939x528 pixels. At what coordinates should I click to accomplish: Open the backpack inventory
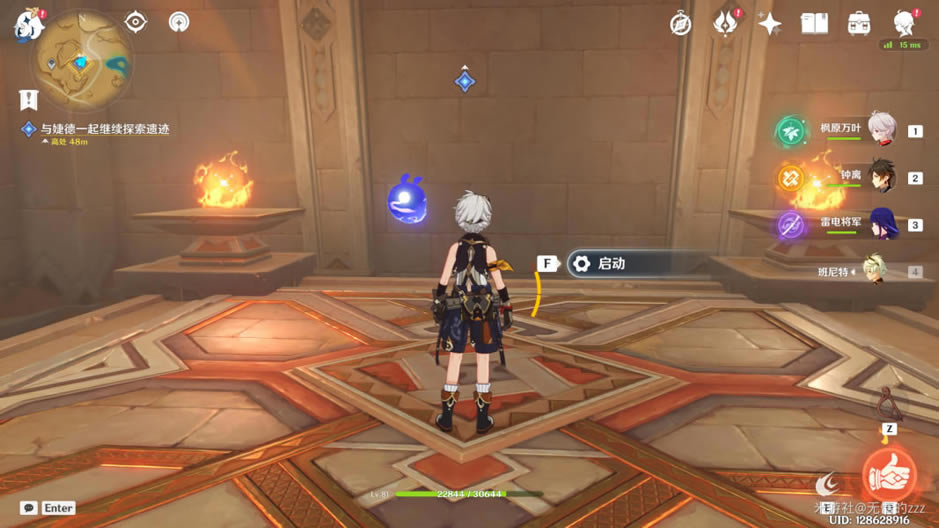tap(858, 24)
